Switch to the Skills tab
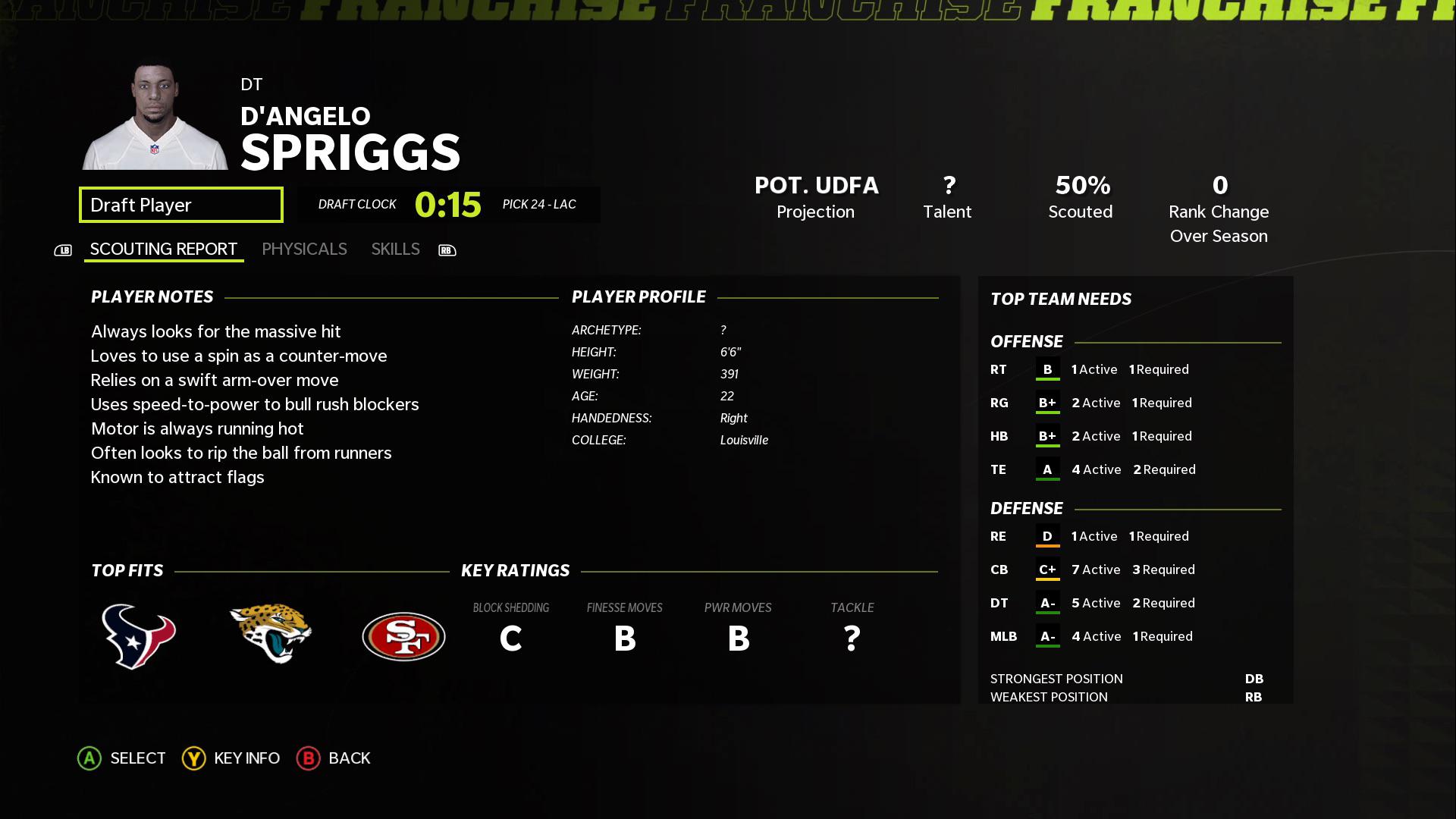This screenshot has width=1456, height=819. coord(395,249)
